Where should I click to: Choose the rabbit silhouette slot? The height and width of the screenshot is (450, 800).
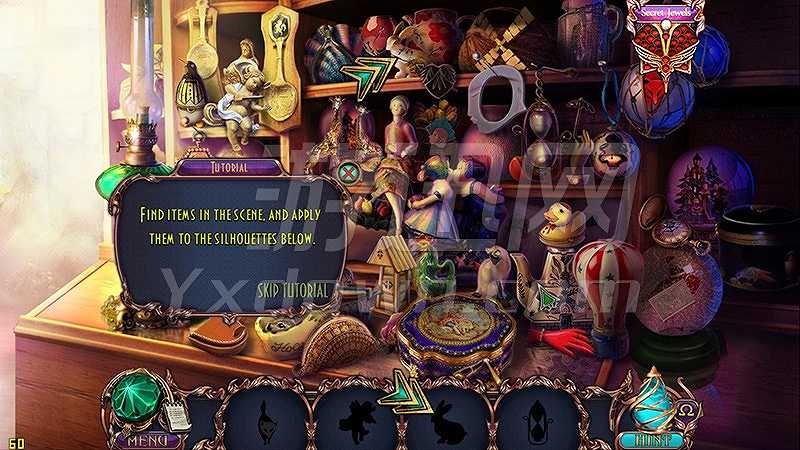(447, 415)
